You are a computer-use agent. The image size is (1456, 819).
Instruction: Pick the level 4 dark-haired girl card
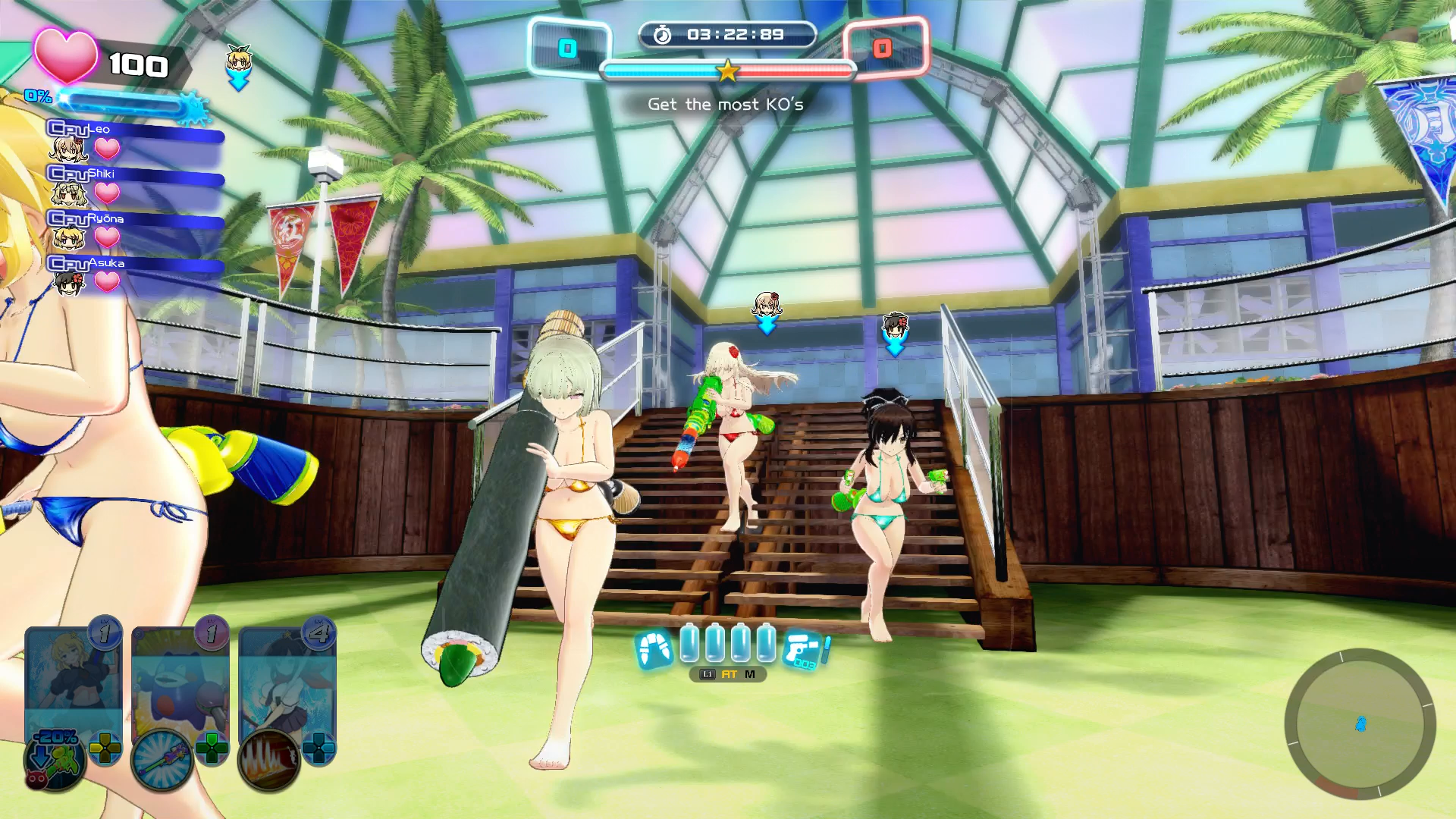[287, 675]
